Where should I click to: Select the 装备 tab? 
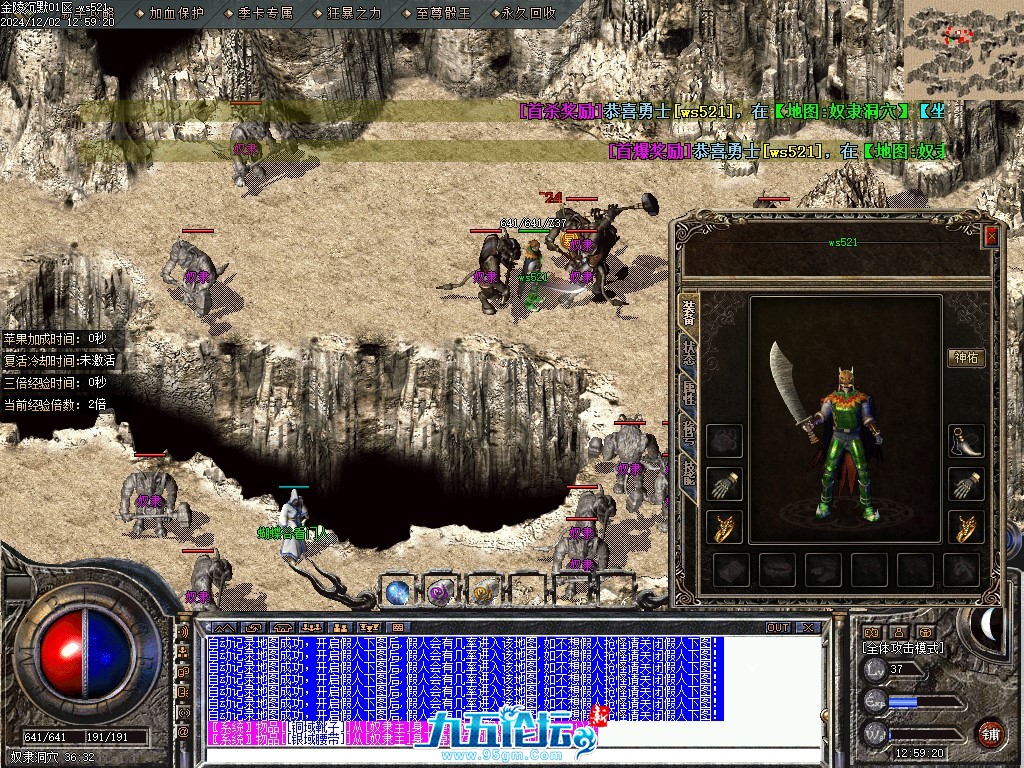tap(689, 310)
